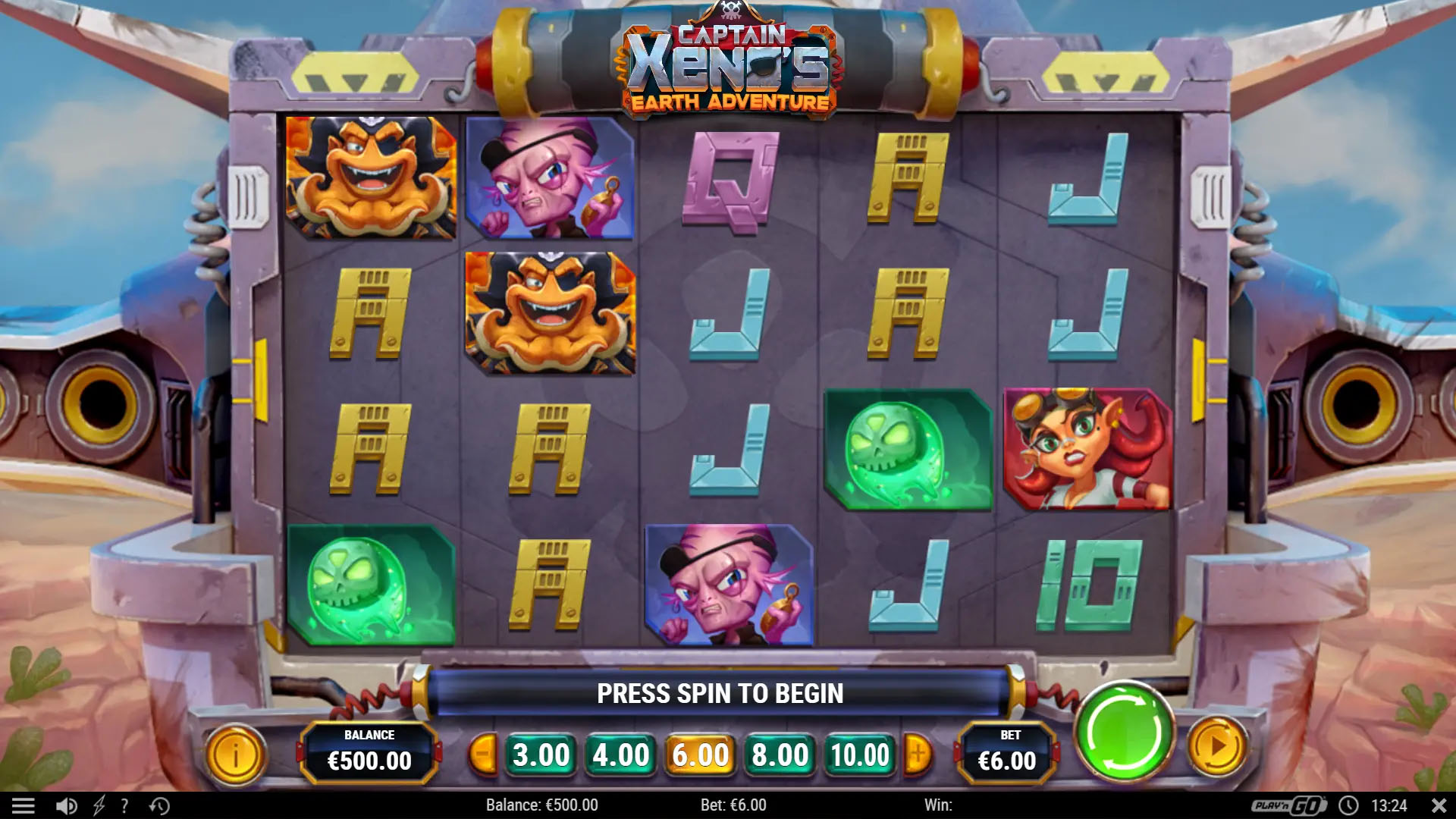
Task: Show game history clock icon
Action: coord(159,805)
